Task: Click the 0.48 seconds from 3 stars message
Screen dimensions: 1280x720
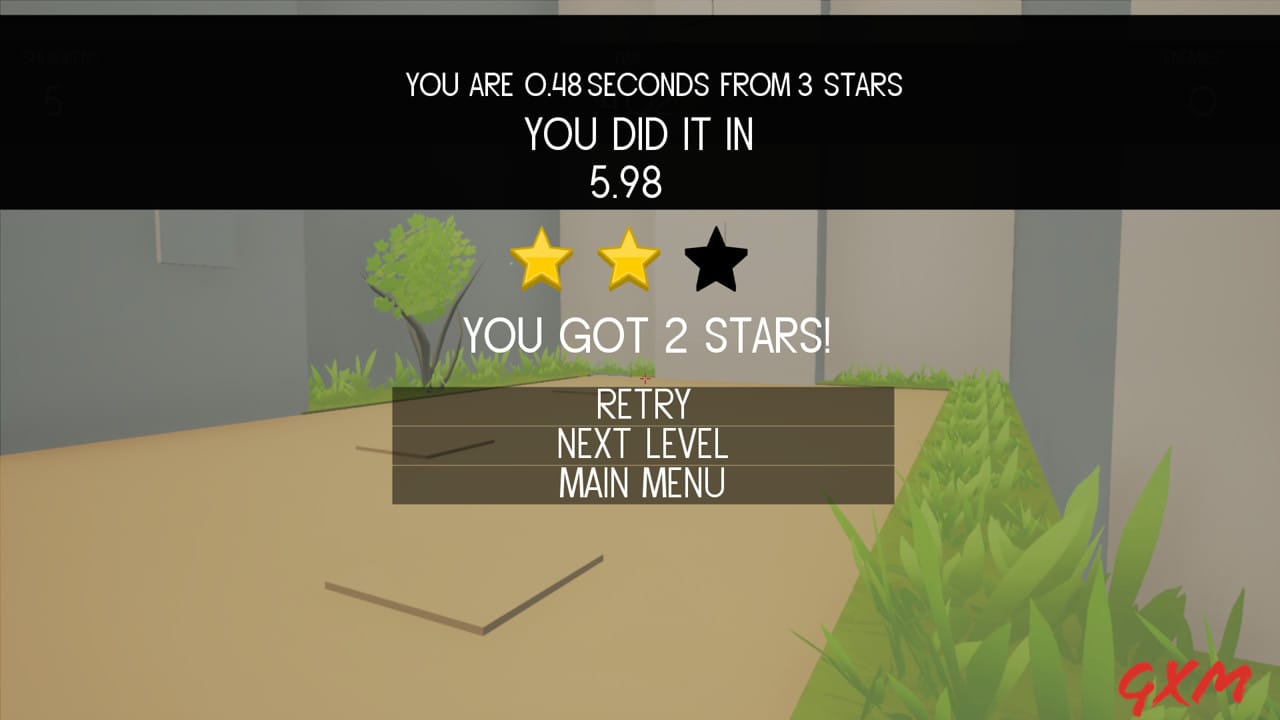Action: click(x=652, y=86)
